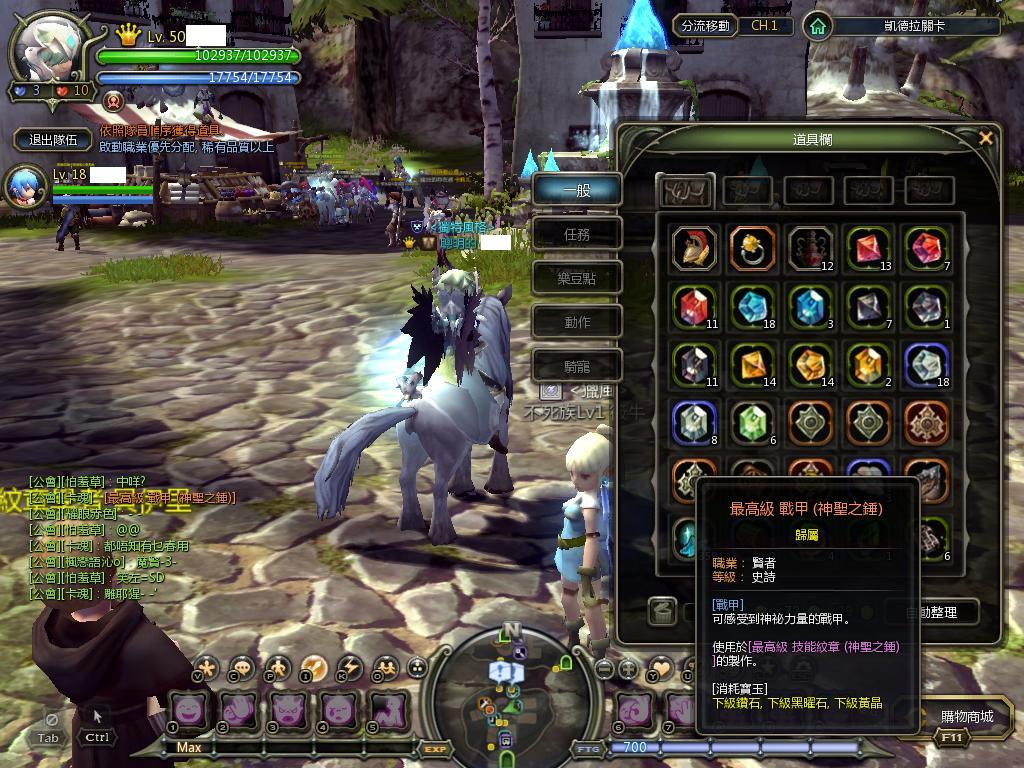Close the 道具欄 inventory window

(986, 138)
